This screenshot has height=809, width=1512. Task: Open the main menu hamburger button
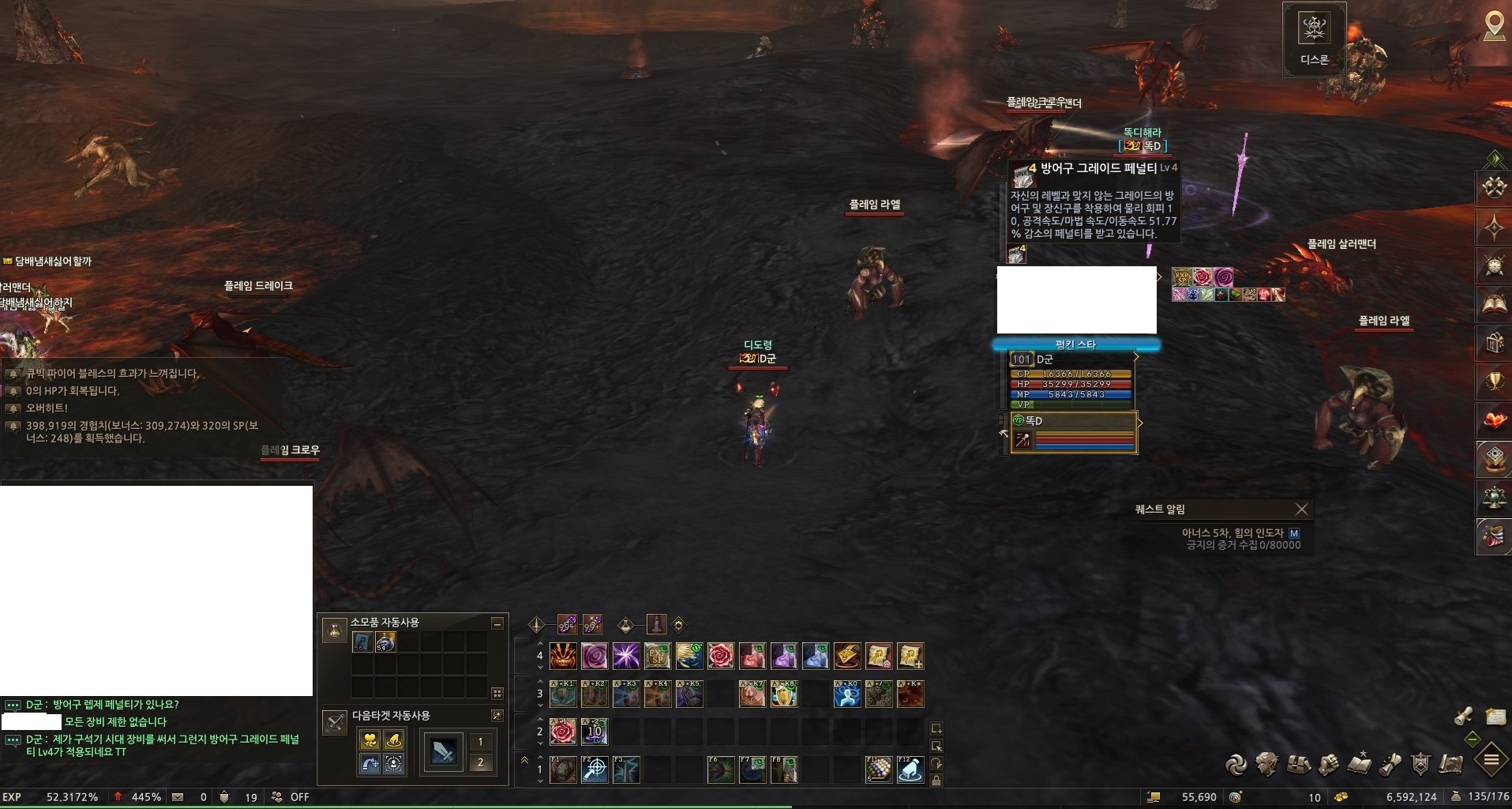coord(1491,760)
